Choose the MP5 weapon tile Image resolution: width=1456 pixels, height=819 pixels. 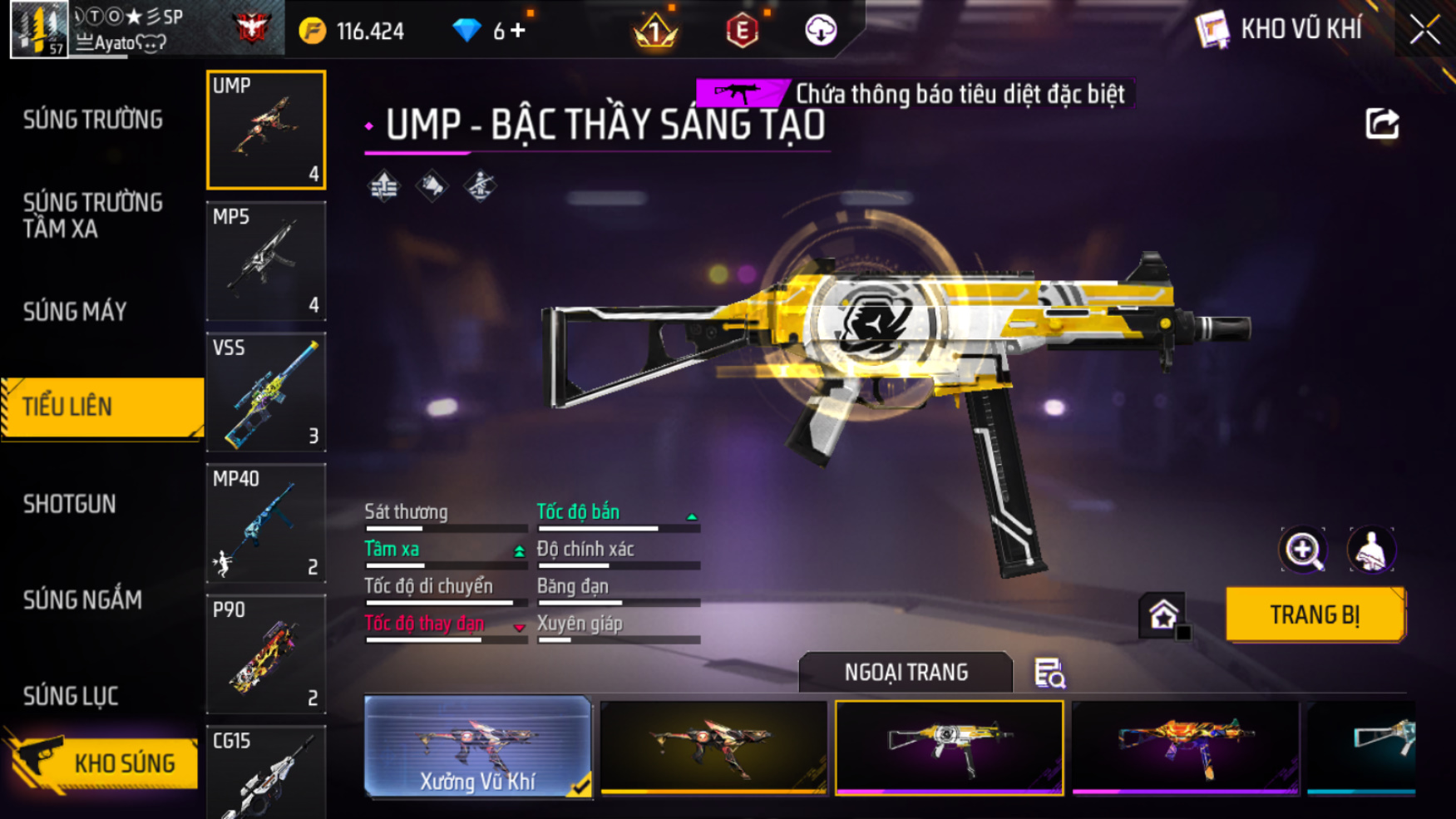point(266,261)
